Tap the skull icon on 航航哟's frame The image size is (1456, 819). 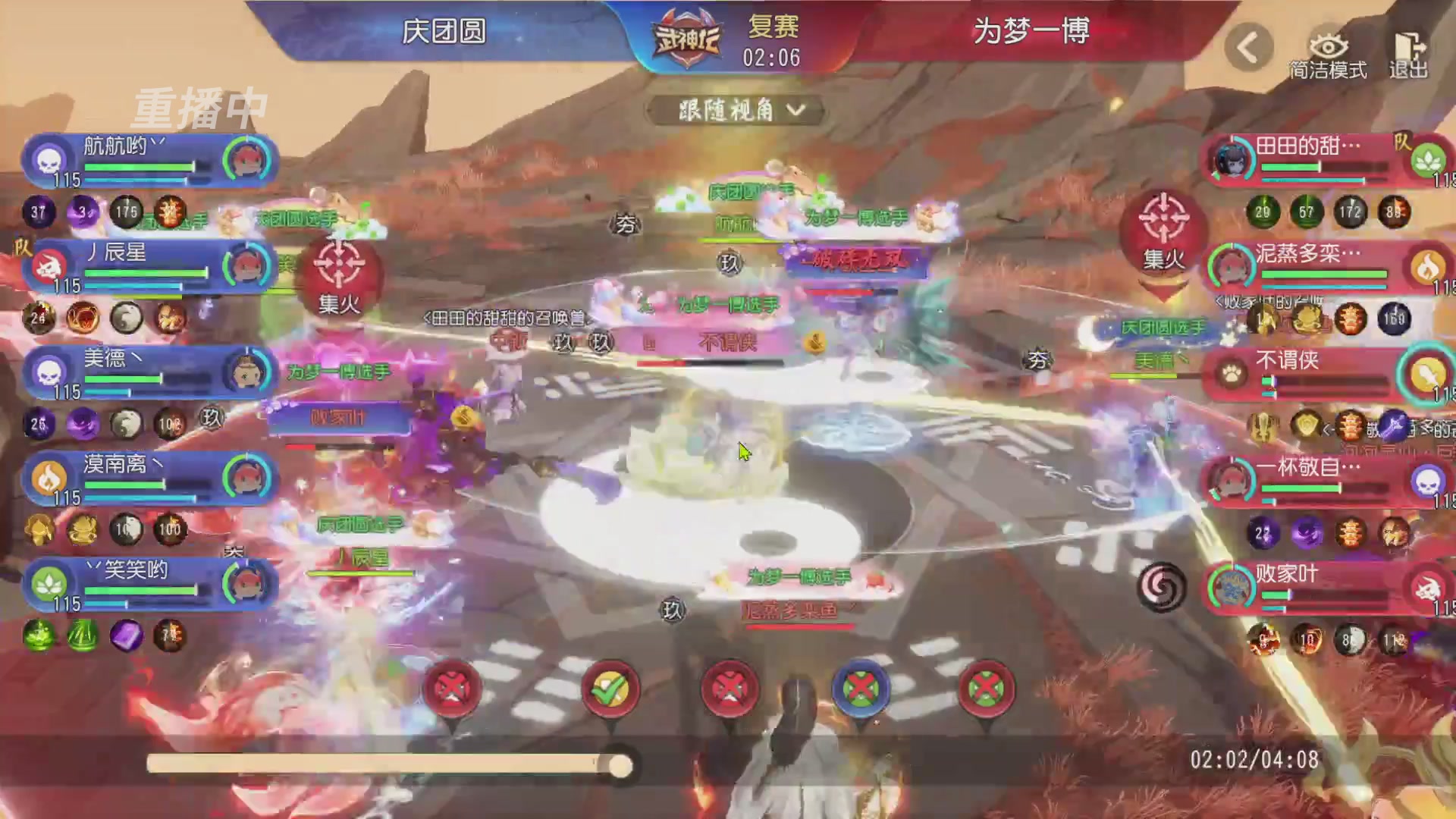pyautogui.click(x=49, y=159)
